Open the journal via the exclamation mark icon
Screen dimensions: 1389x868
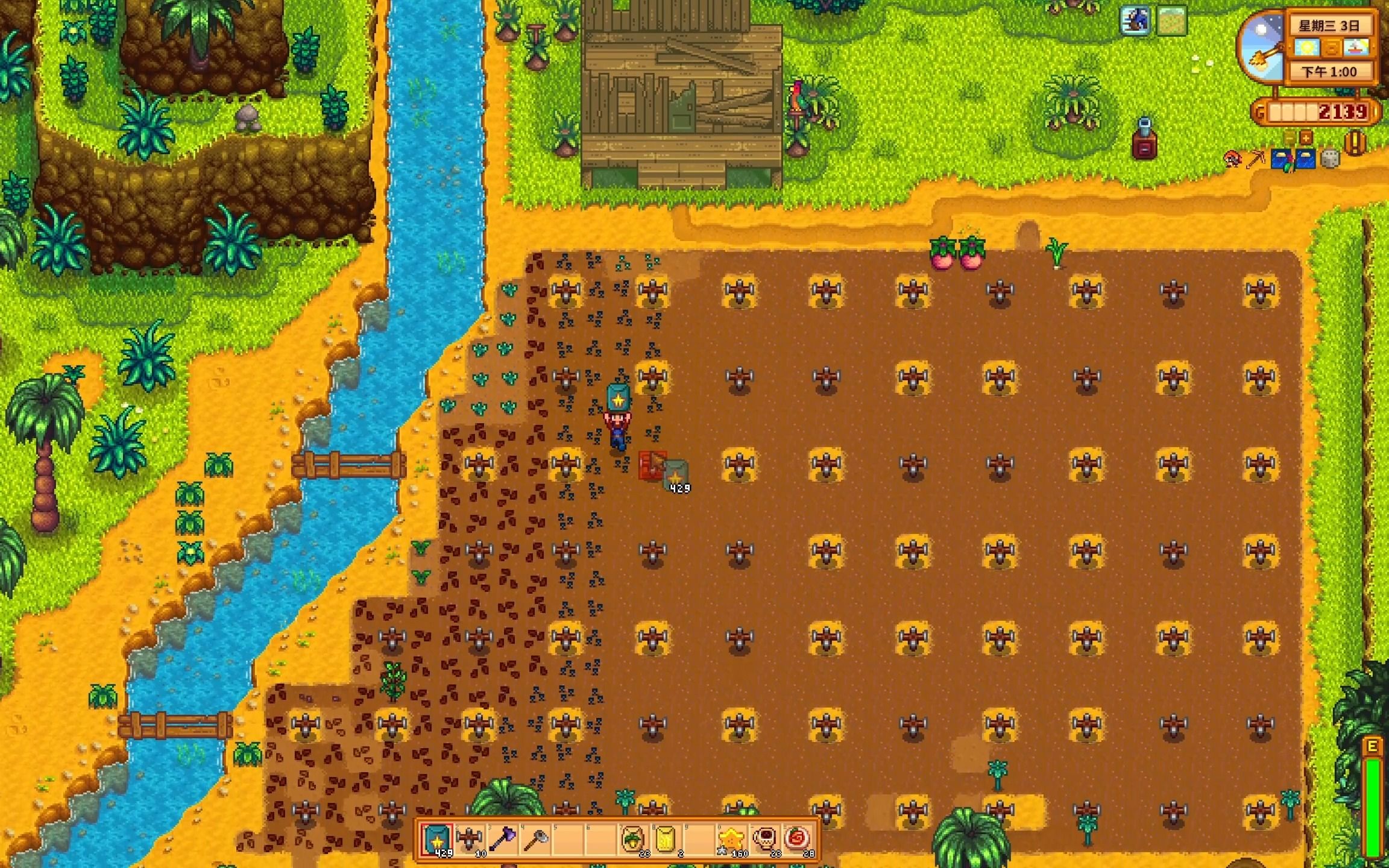click(1355, 143)
